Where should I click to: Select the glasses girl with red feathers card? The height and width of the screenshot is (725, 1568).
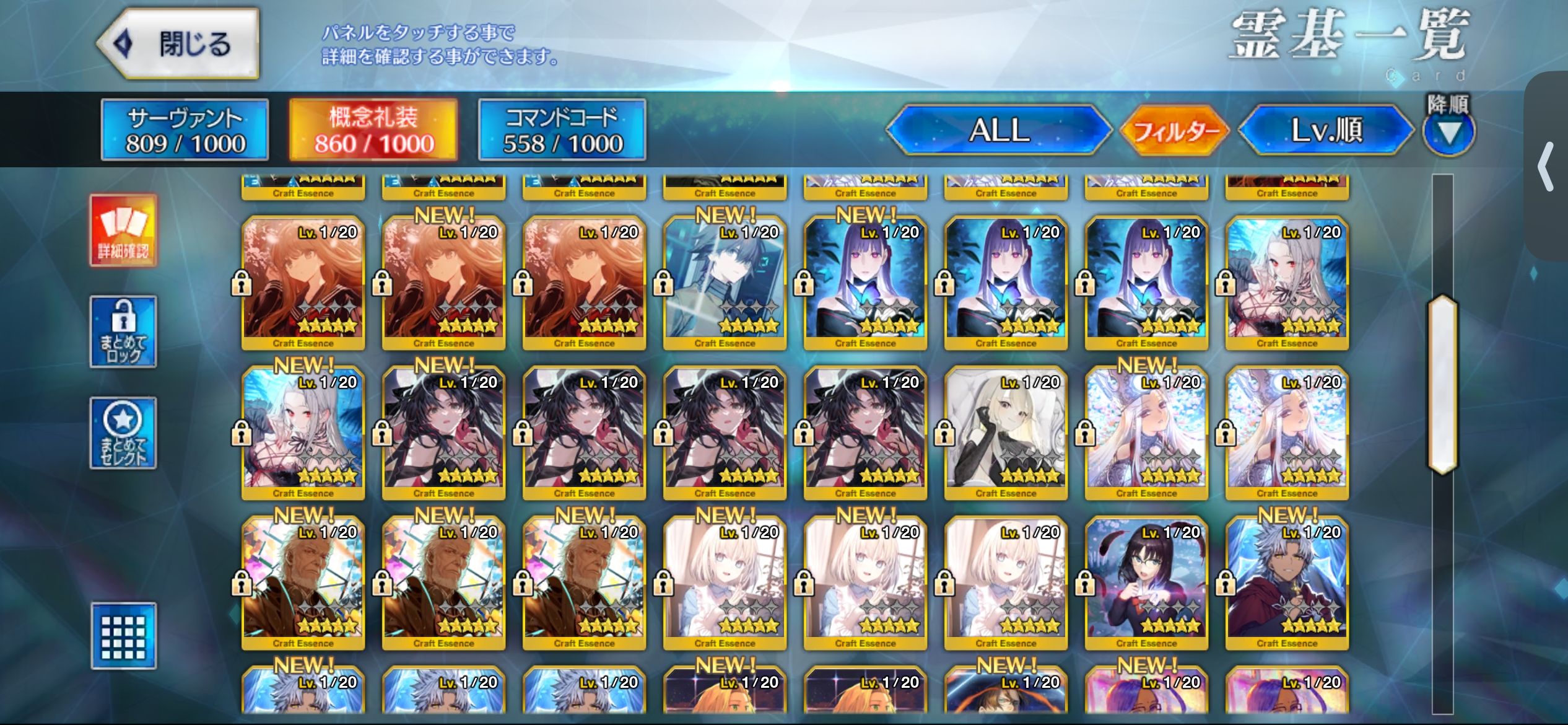pyautogui.click(x=1146, y=582)
